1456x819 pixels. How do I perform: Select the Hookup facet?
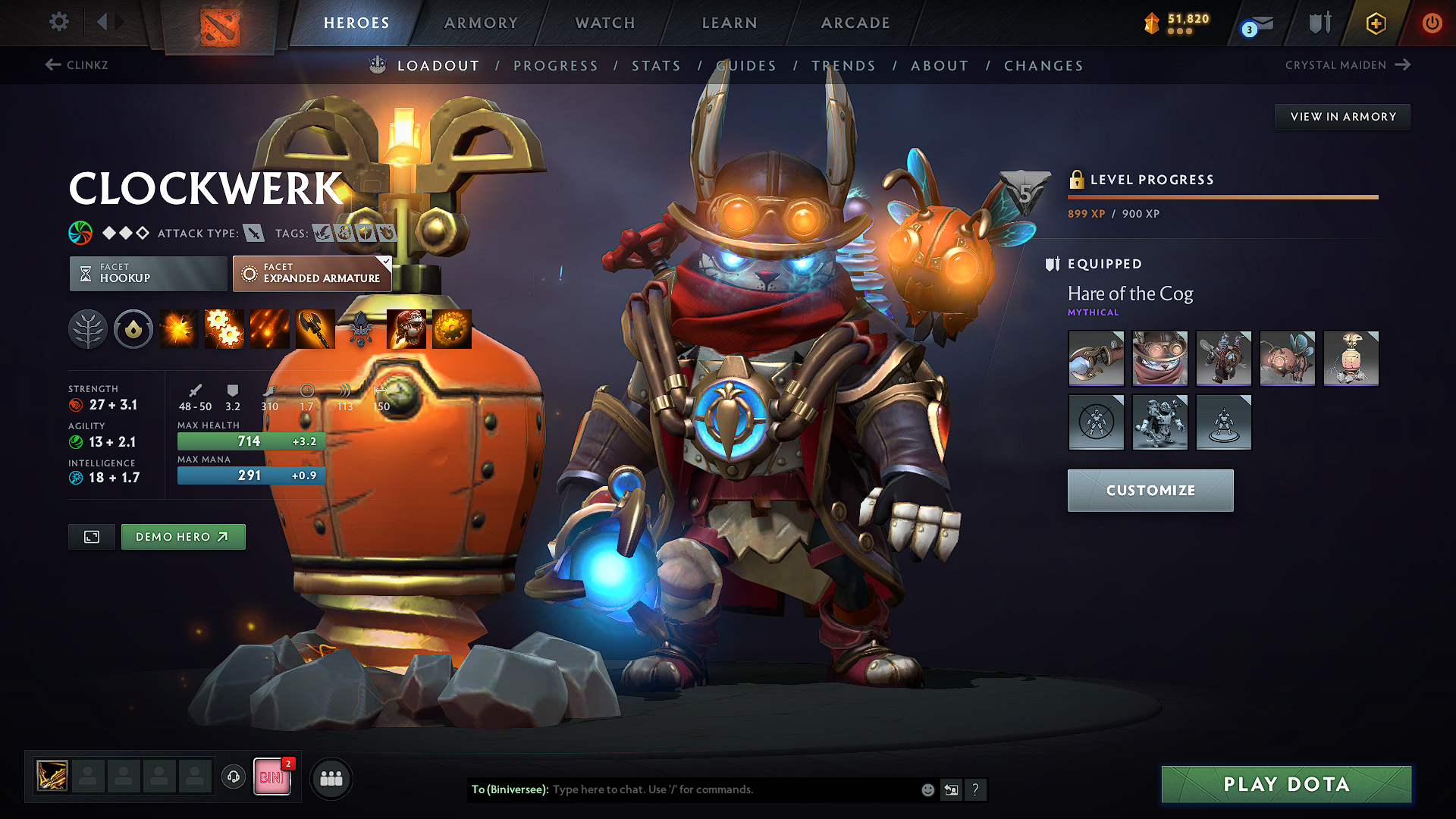click(146, 273)
